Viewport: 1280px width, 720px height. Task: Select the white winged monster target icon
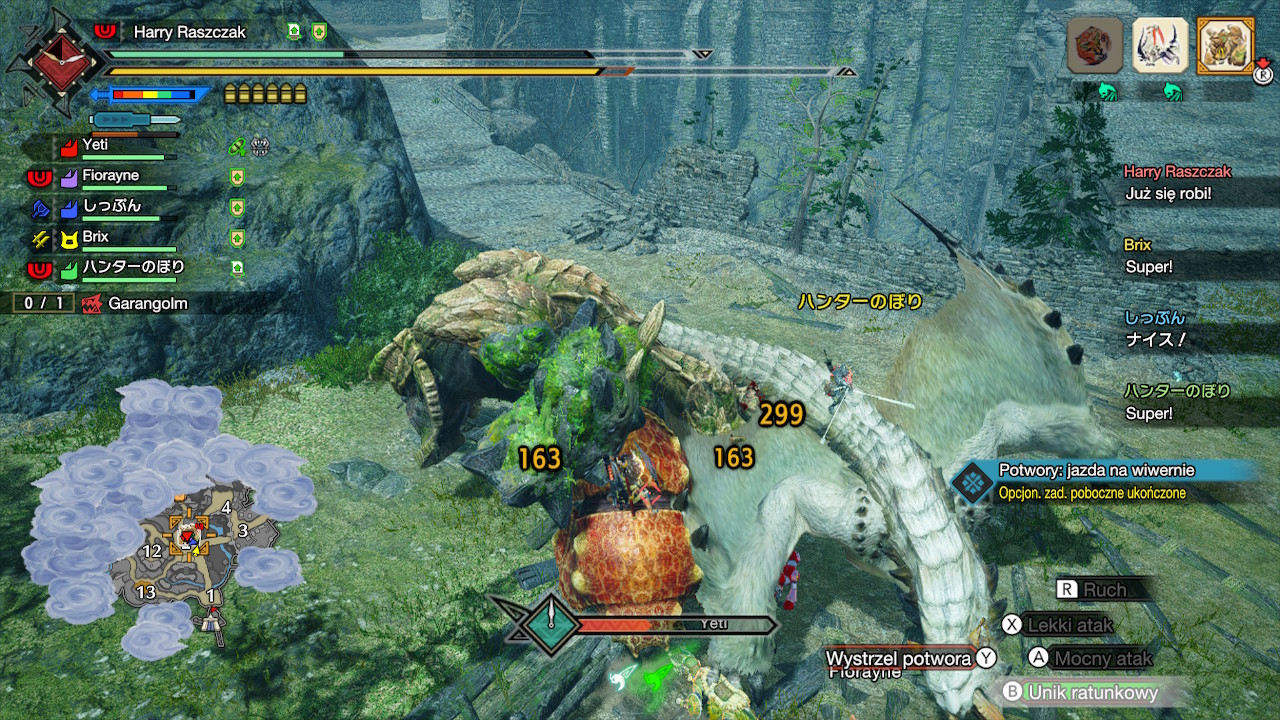1160,45
